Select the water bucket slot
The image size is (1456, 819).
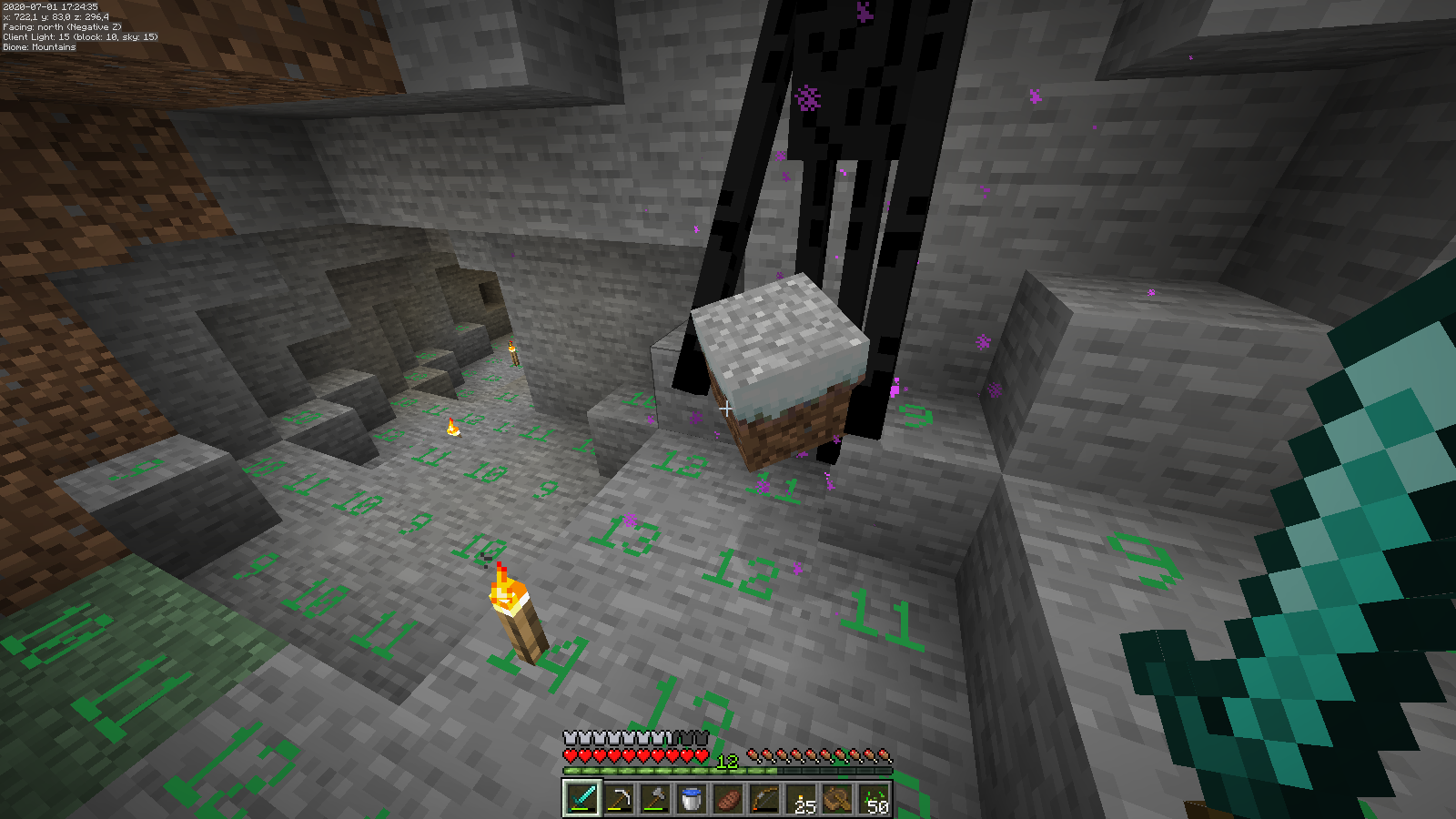692,799
